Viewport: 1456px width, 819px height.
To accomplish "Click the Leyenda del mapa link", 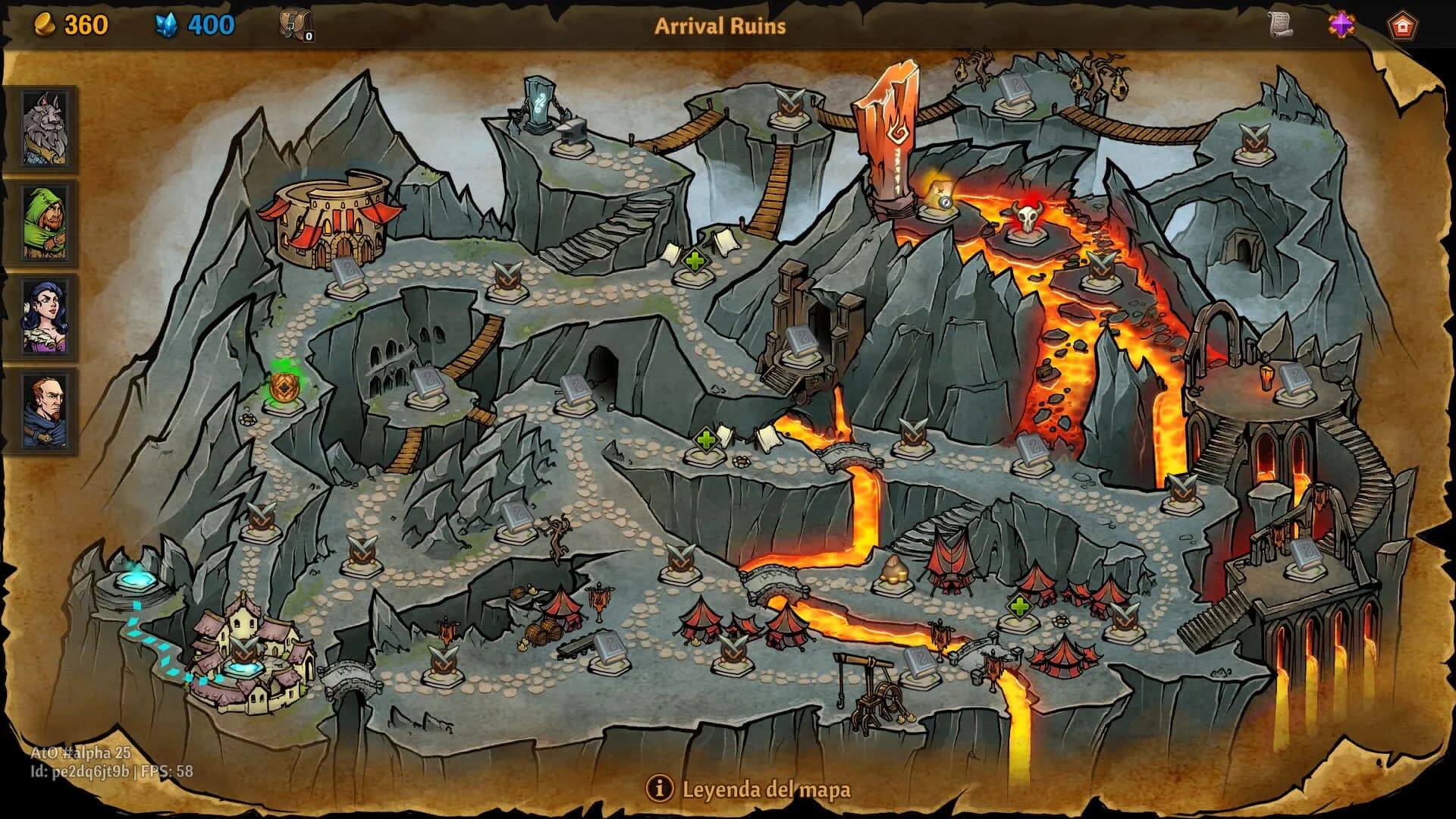I will 767,789.
